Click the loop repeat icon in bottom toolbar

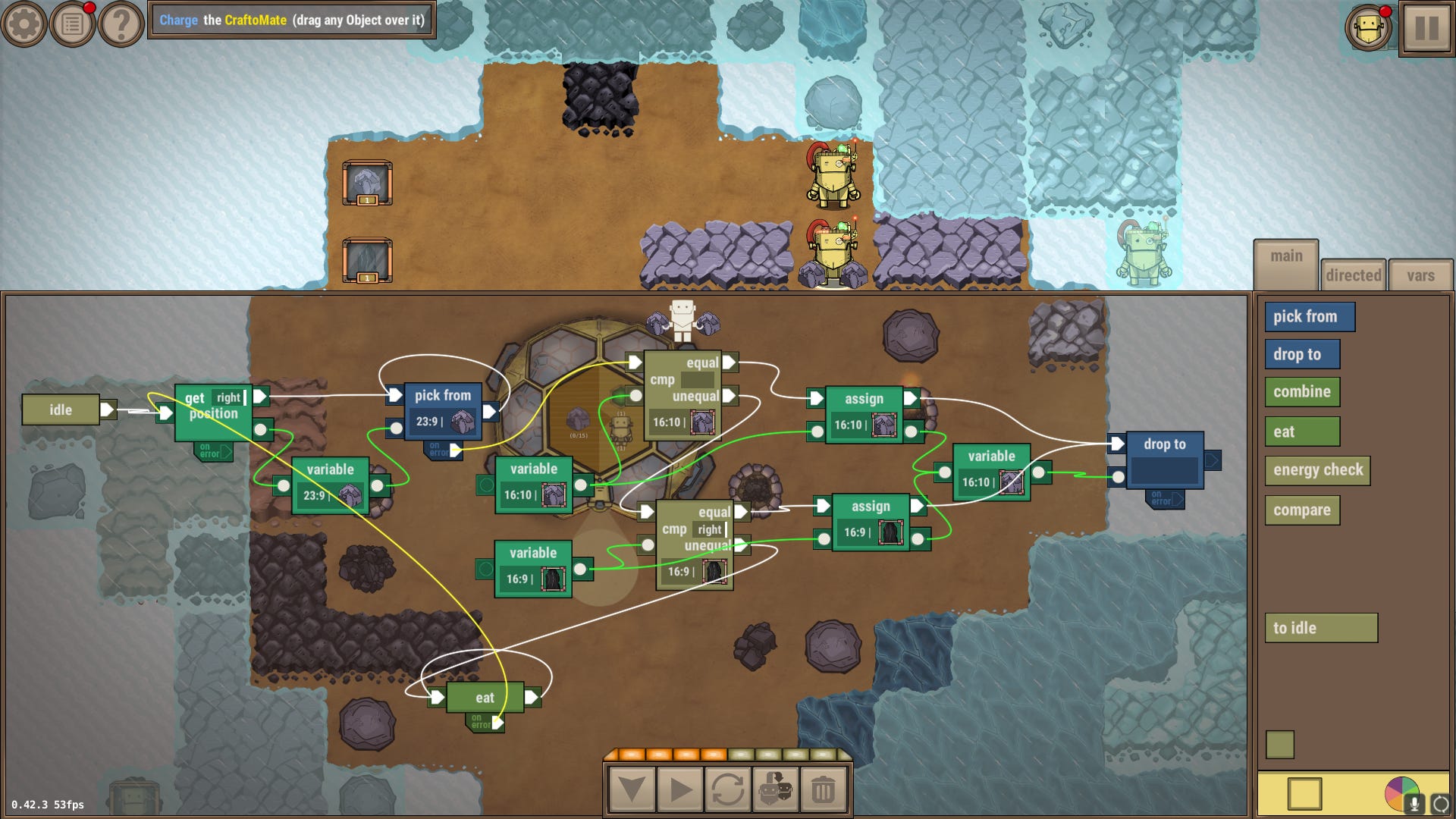(729, 789)
